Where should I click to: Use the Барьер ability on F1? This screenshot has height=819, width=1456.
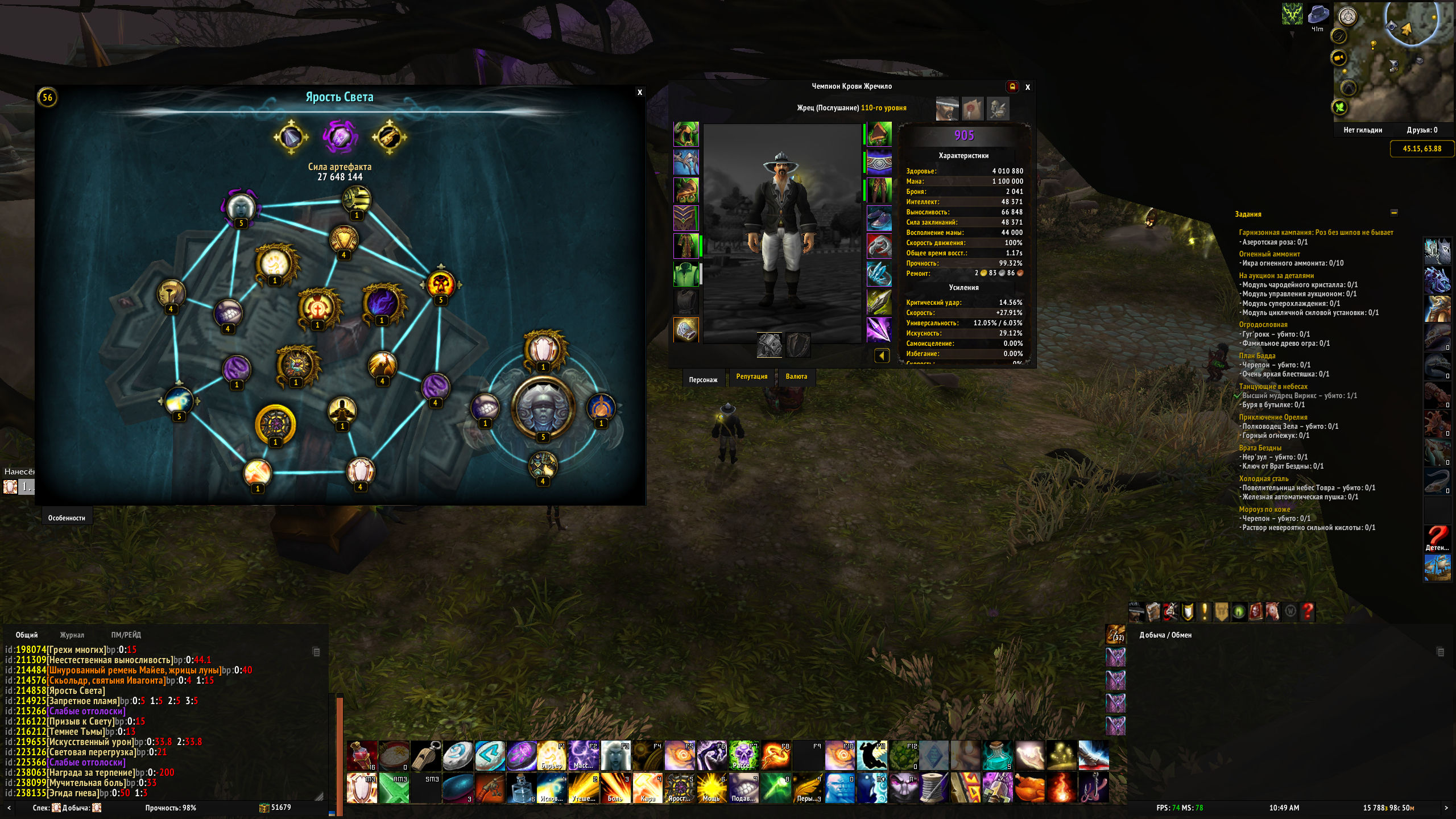coord(551,755)
